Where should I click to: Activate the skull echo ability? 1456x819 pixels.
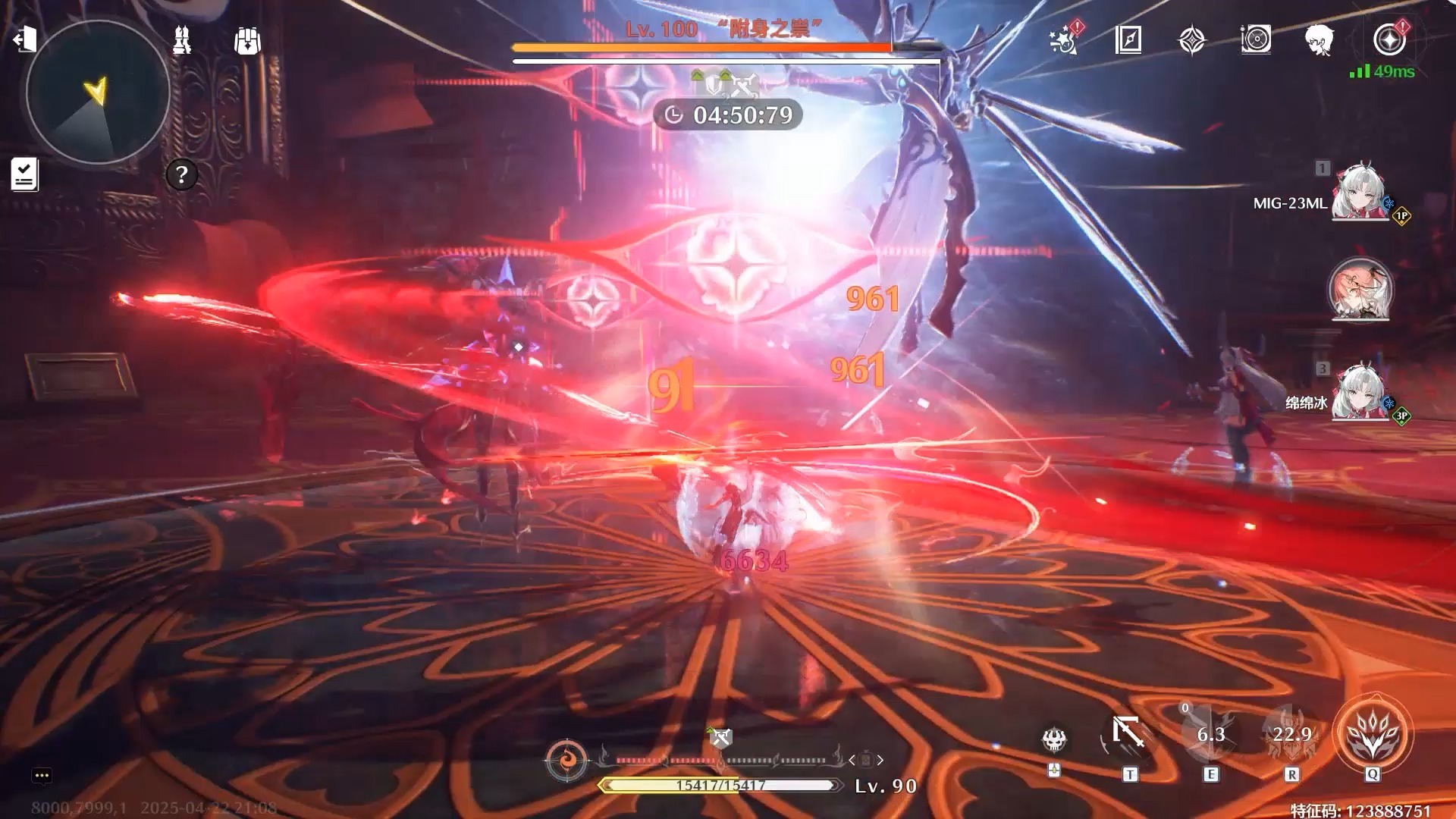coord(1054,739)
